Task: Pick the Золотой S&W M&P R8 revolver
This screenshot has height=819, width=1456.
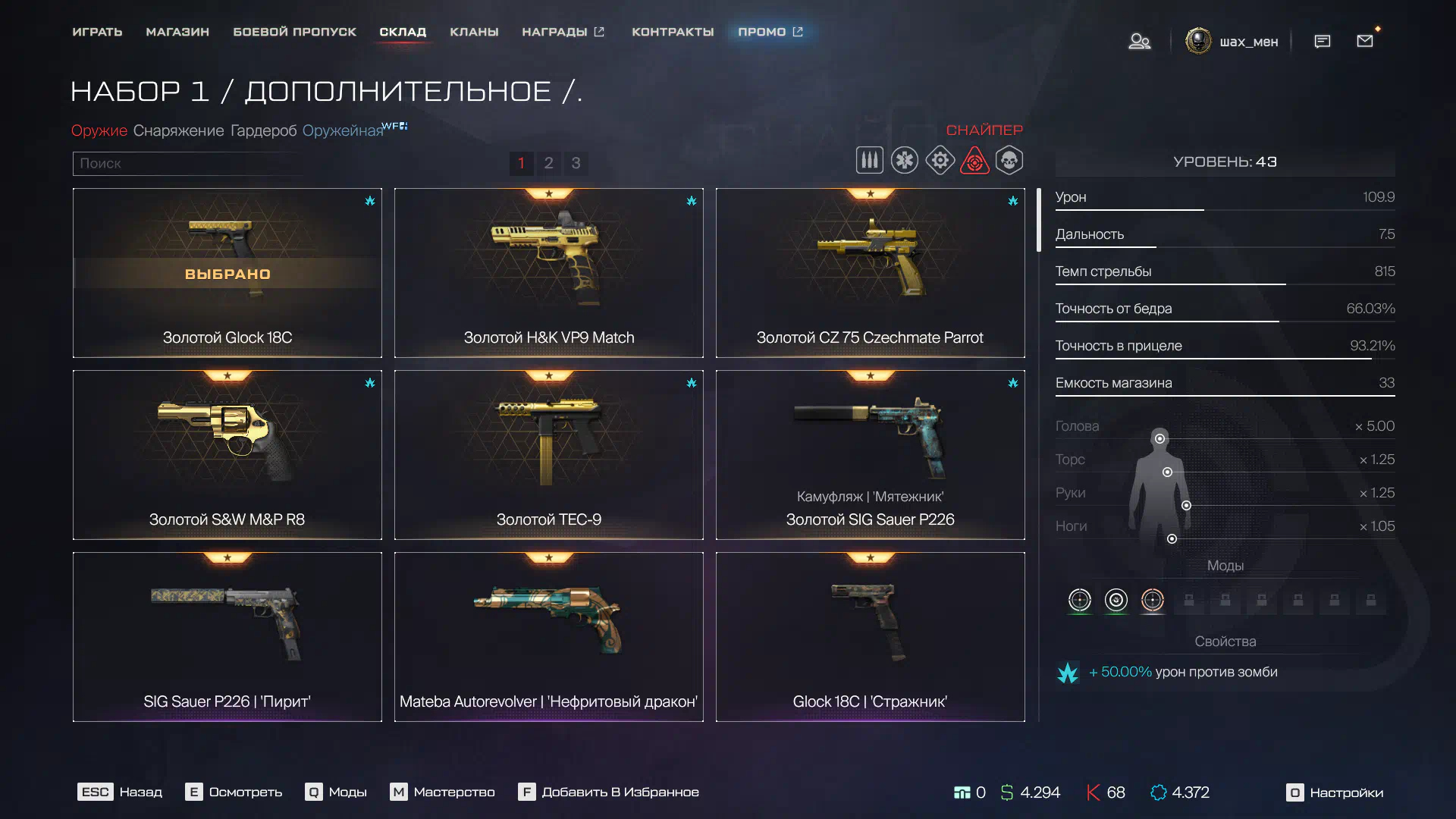Action: click(227, 455)
